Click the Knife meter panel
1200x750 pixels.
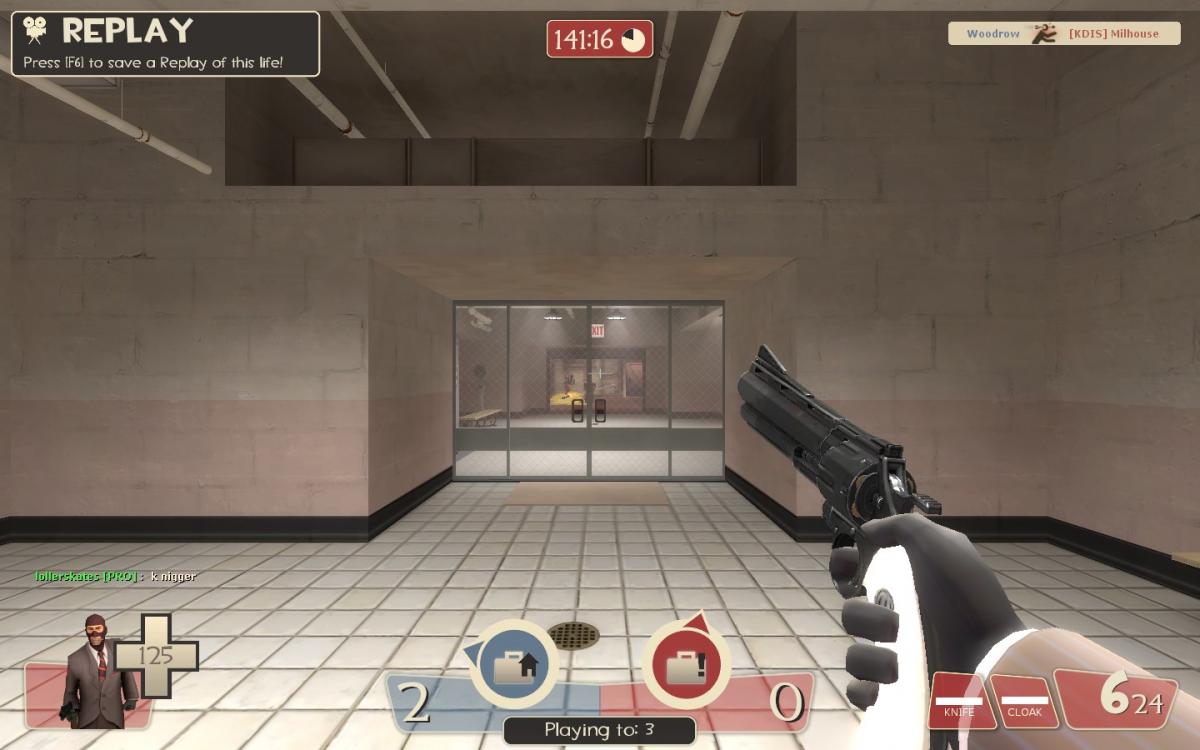[959, 701]
